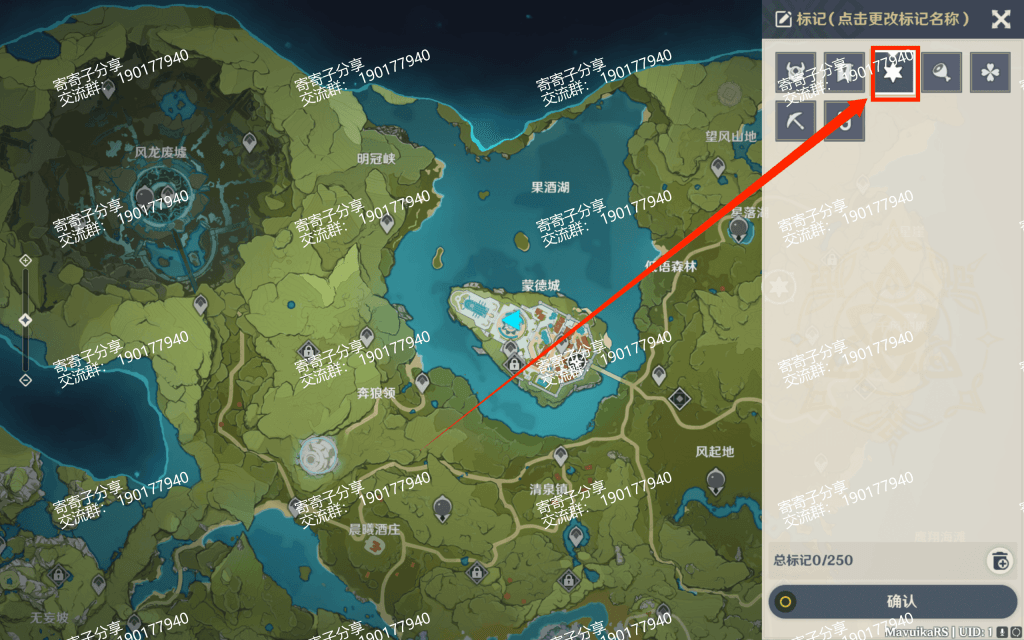The width and height of the screenshot is (1024, 640).
Task: Choose the pickaxe marker icon
Action: point(796,121)
